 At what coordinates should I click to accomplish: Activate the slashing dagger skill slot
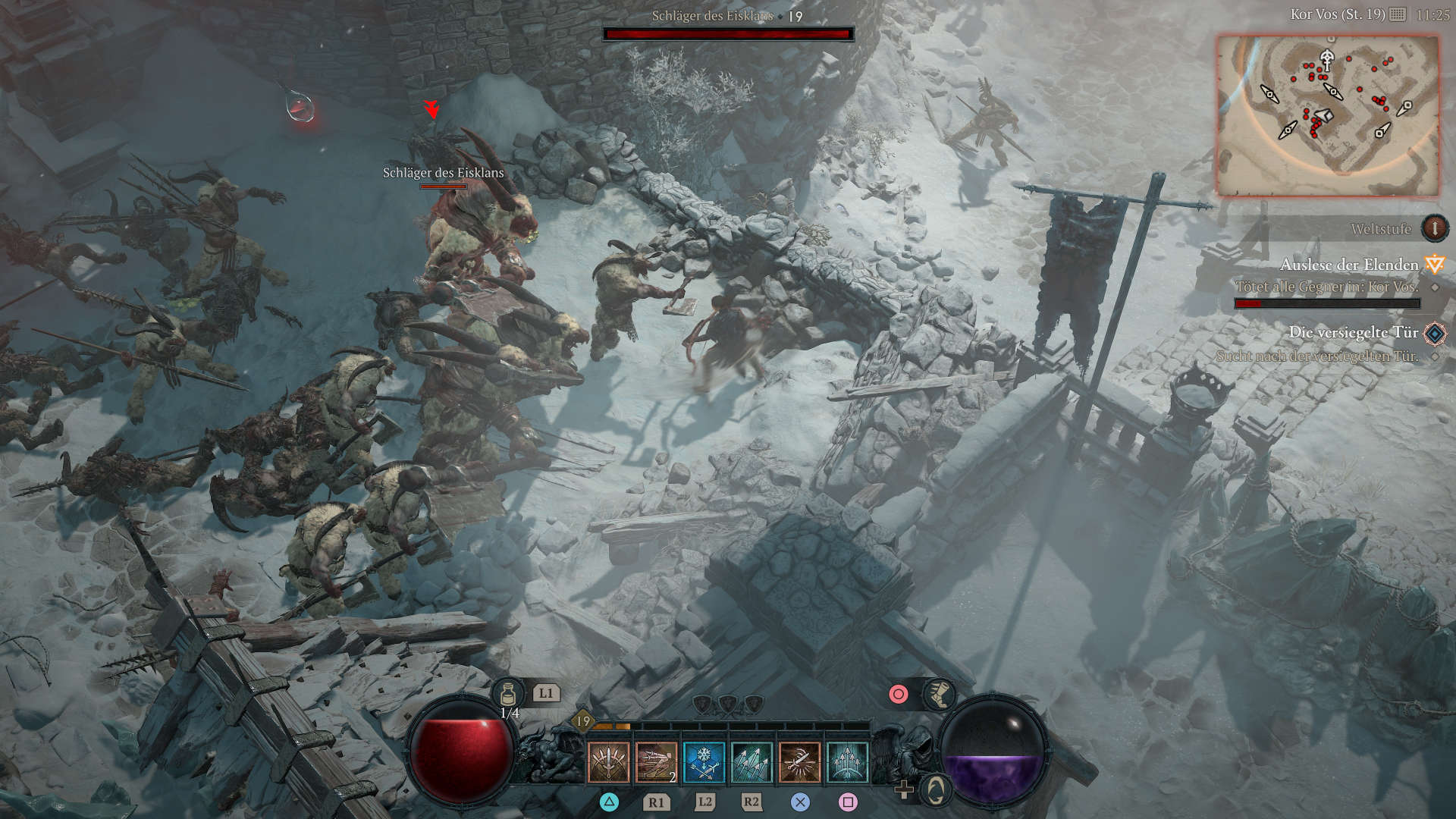[x=799, y=762]
